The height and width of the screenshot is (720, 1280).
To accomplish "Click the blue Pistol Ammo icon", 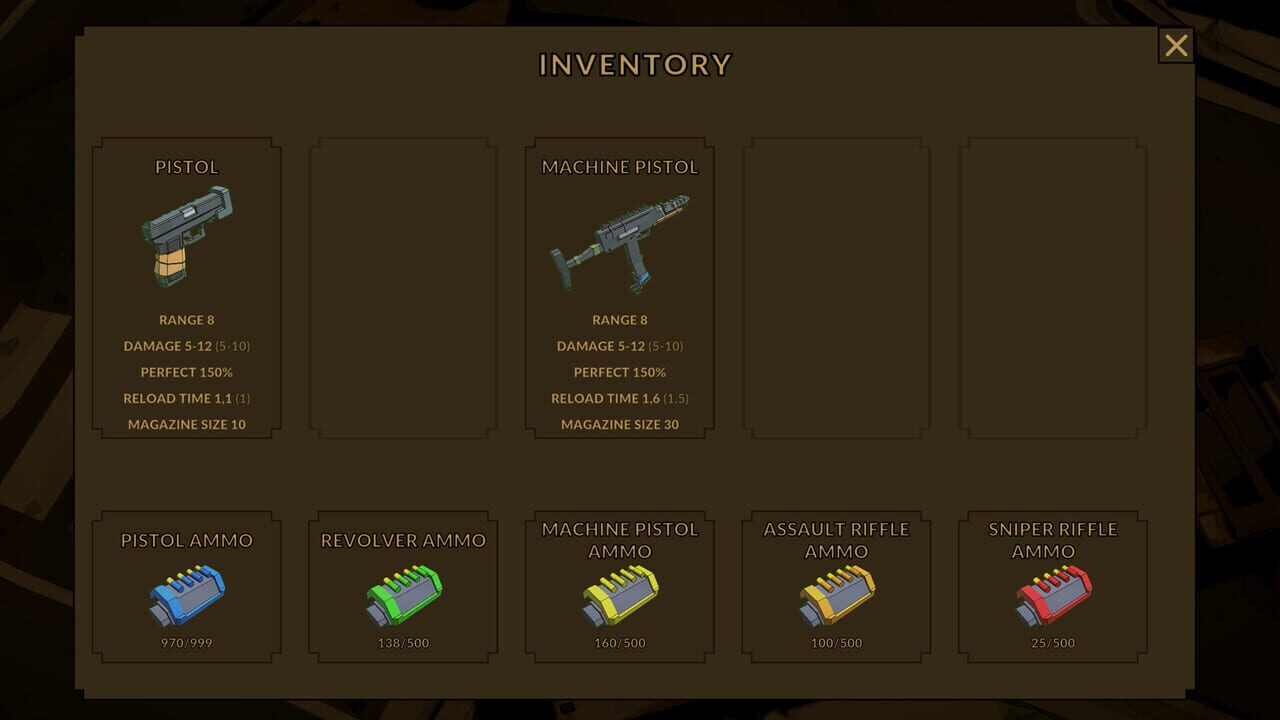I will point(186,597).
